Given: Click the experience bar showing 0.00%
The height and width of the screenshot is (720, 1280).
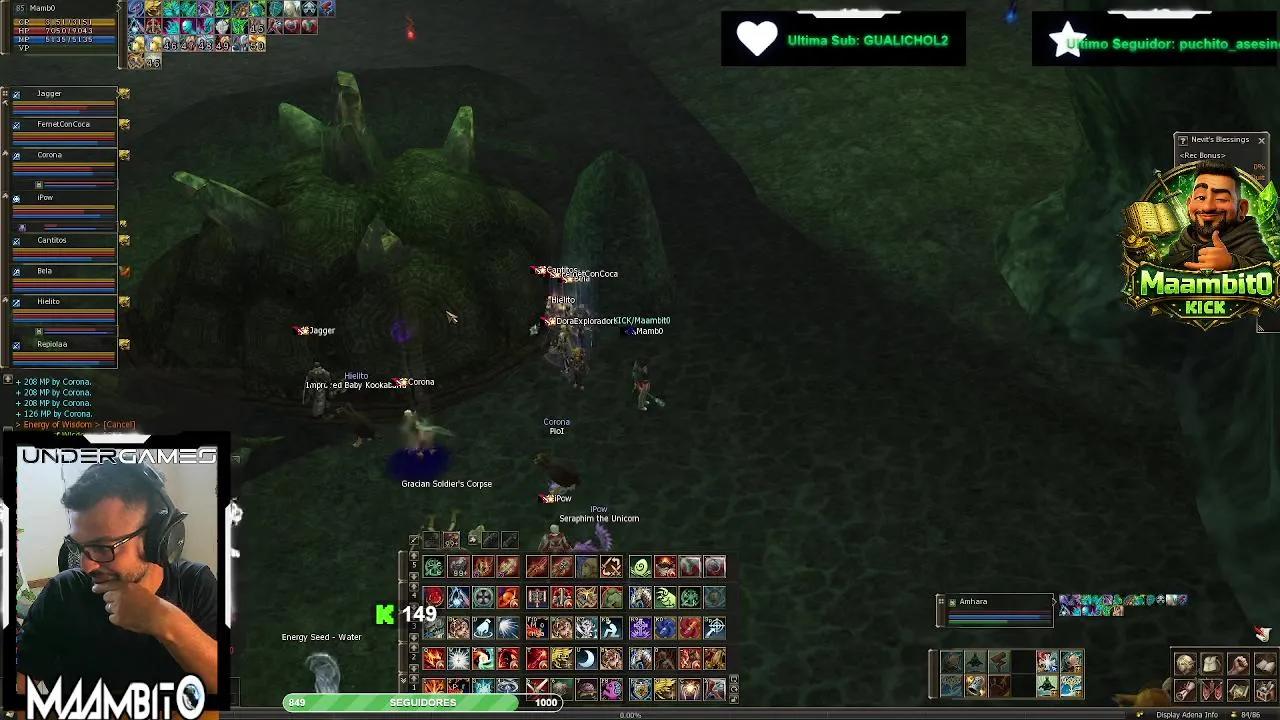Looking at the screenshot, I should tap(630, 714).
